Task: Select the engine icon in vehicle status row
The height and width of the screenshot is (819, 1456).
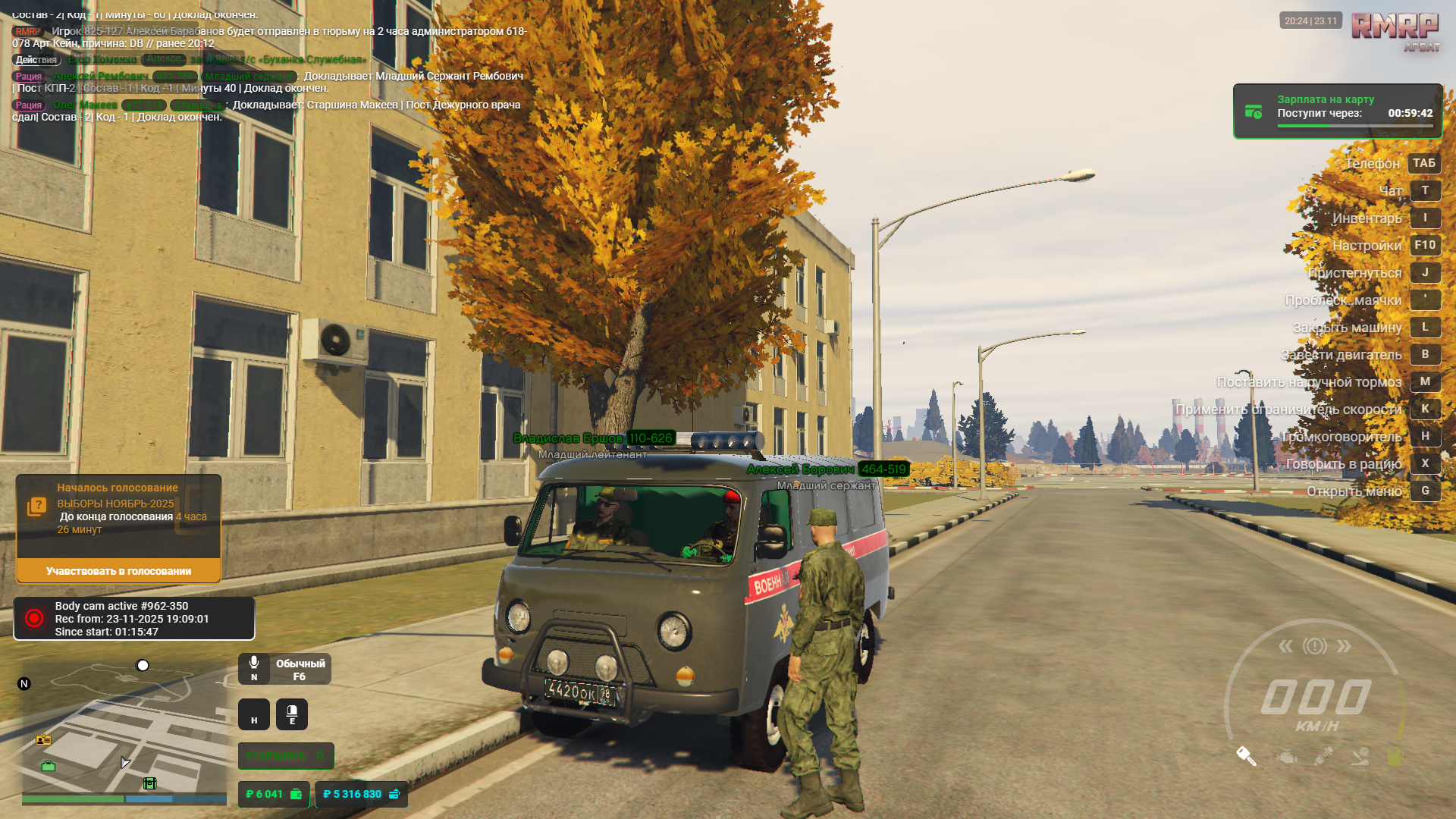Action: 1285,757
